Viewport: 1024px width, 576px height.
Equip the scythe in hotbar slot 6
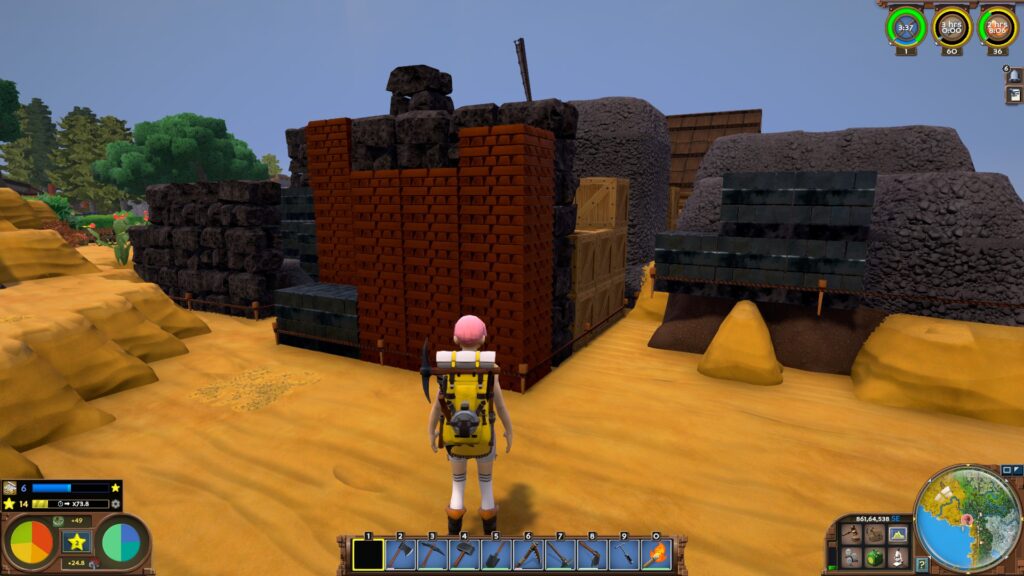tap(528, 554)
